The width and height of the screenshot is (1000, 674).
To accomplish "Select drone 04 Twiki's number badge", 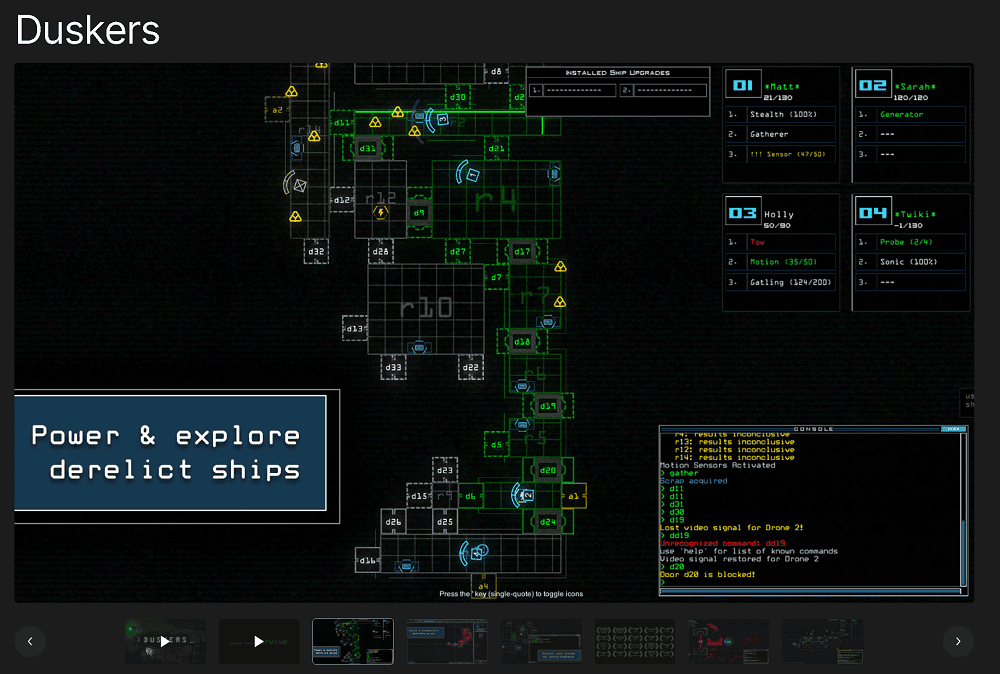I will pyautogui.click(x=873, y=212).
